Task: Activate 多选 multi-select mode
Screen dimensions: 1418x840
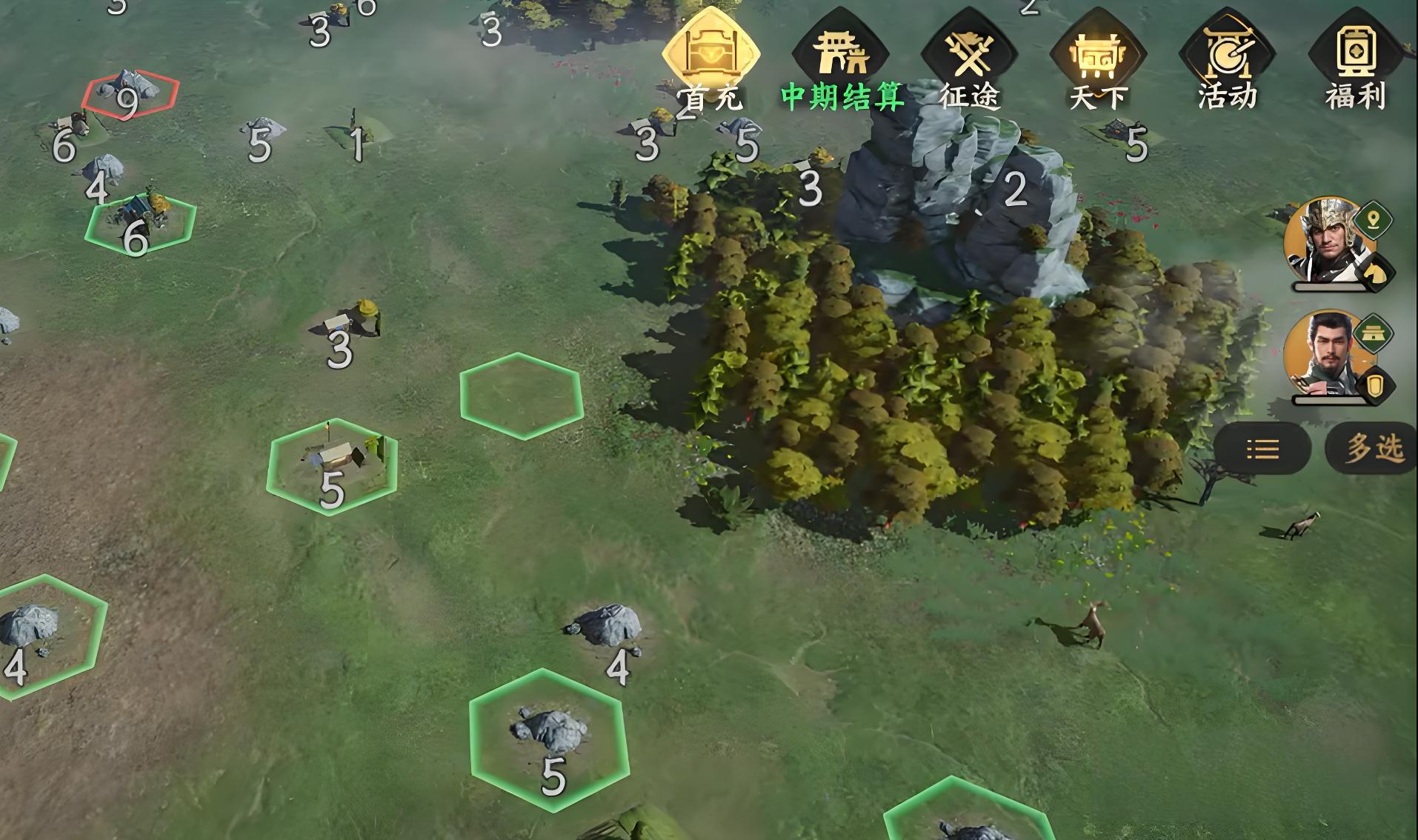Action: 1373,448
